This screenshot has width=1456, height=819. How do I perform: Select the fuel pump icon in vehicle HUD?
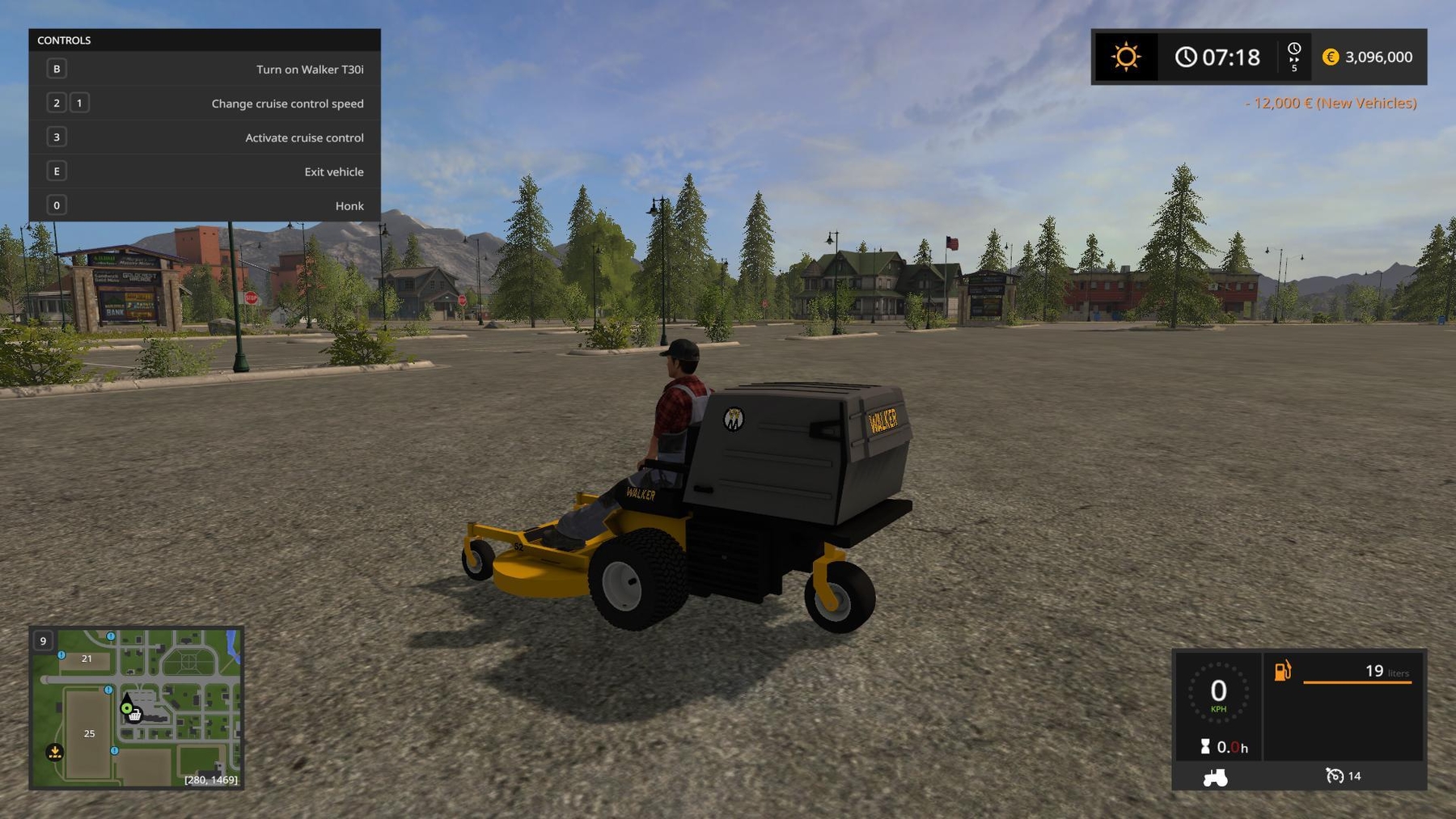pos(1281,670)
